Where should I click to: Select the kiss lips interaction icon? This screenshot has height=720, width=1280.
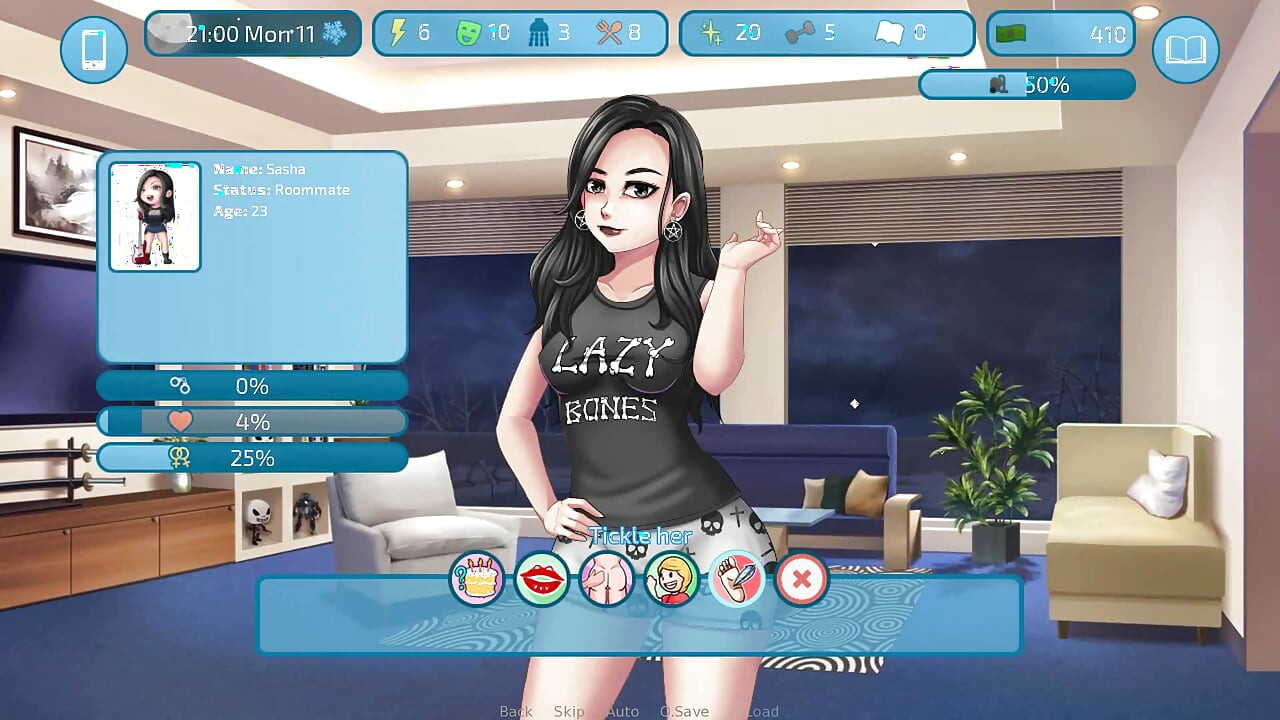coord(541,578)
